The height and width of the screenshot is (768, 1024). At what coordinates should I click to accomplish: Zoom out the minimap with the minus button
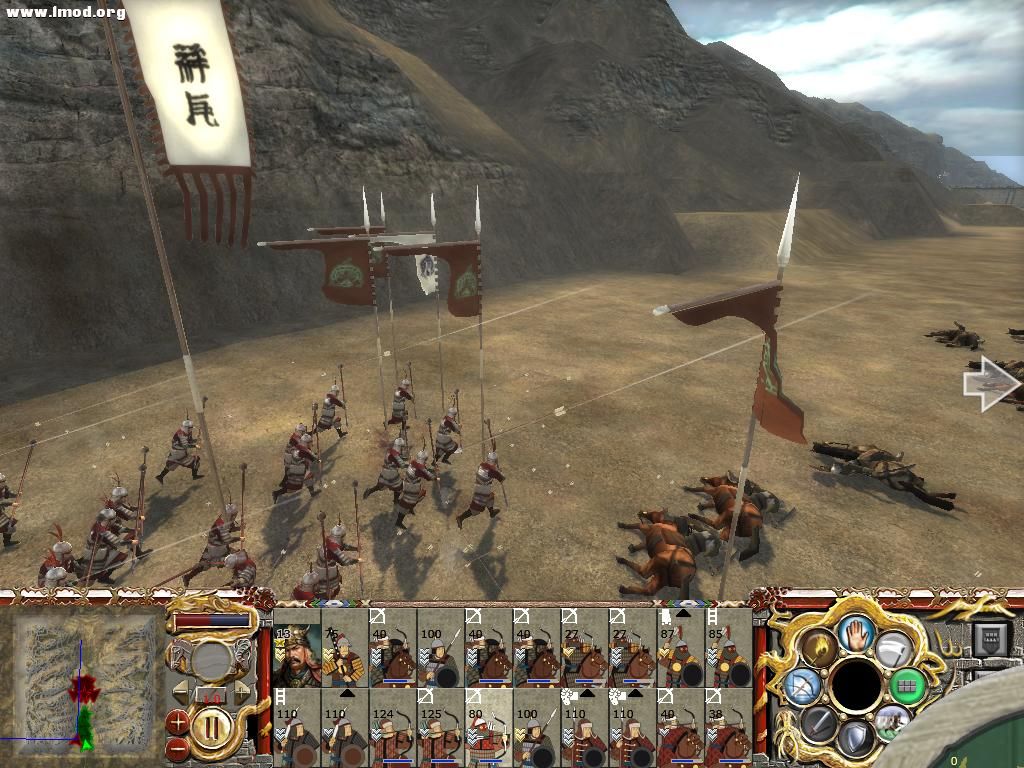tap(177, 746)
